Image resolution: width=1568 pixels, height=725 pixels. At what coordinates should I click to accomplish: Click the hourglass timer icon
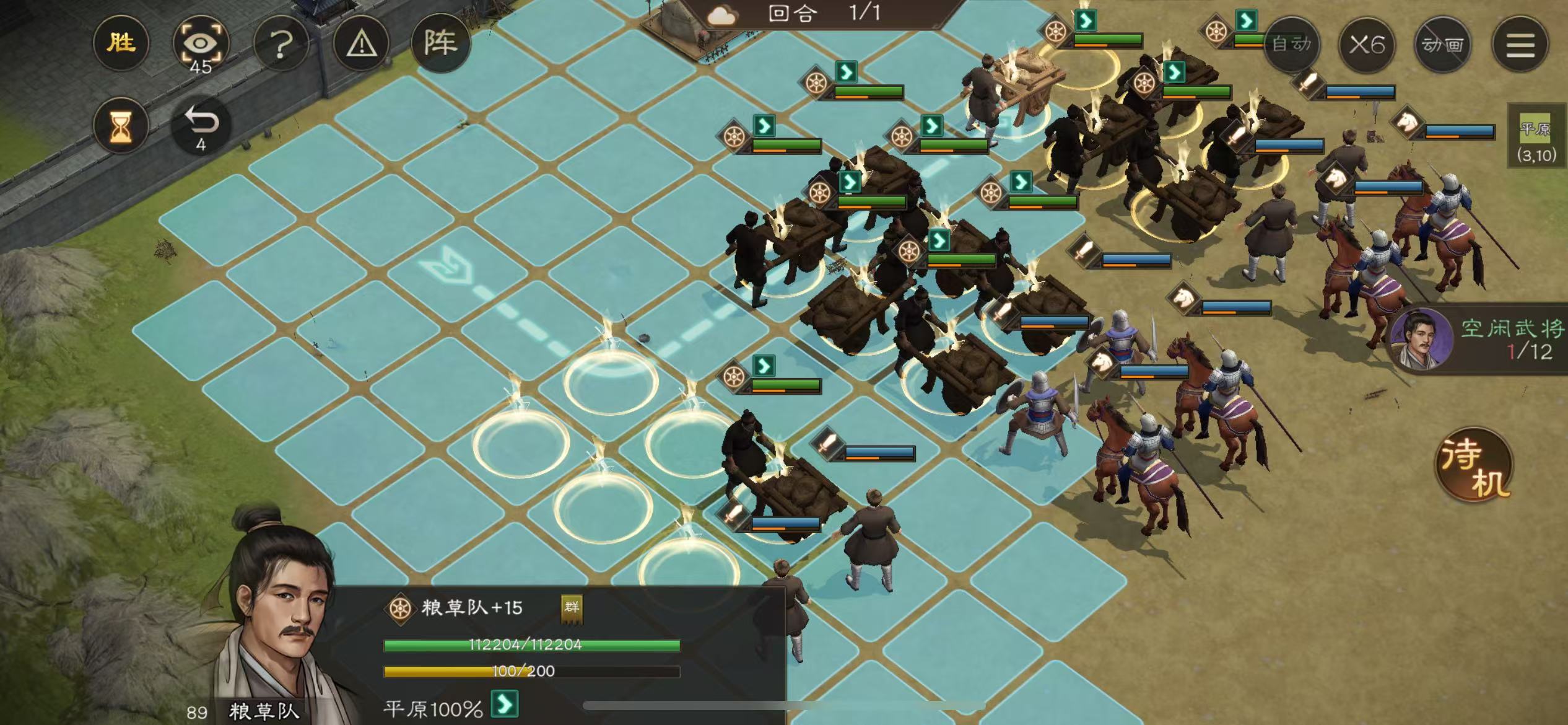pyautogui.click(x=121, y=125)
